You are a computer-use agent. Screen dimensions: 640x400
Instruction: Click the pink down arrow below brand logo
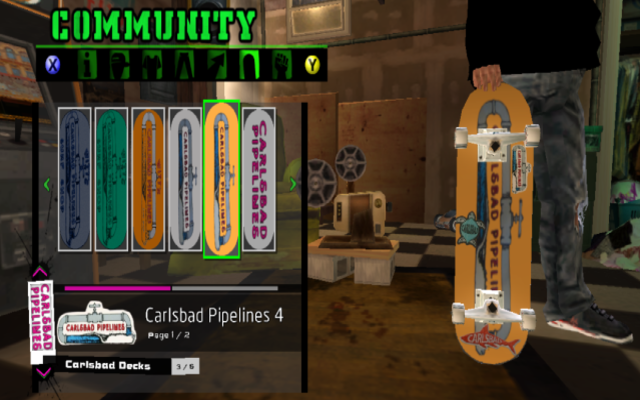pos(39,372)
